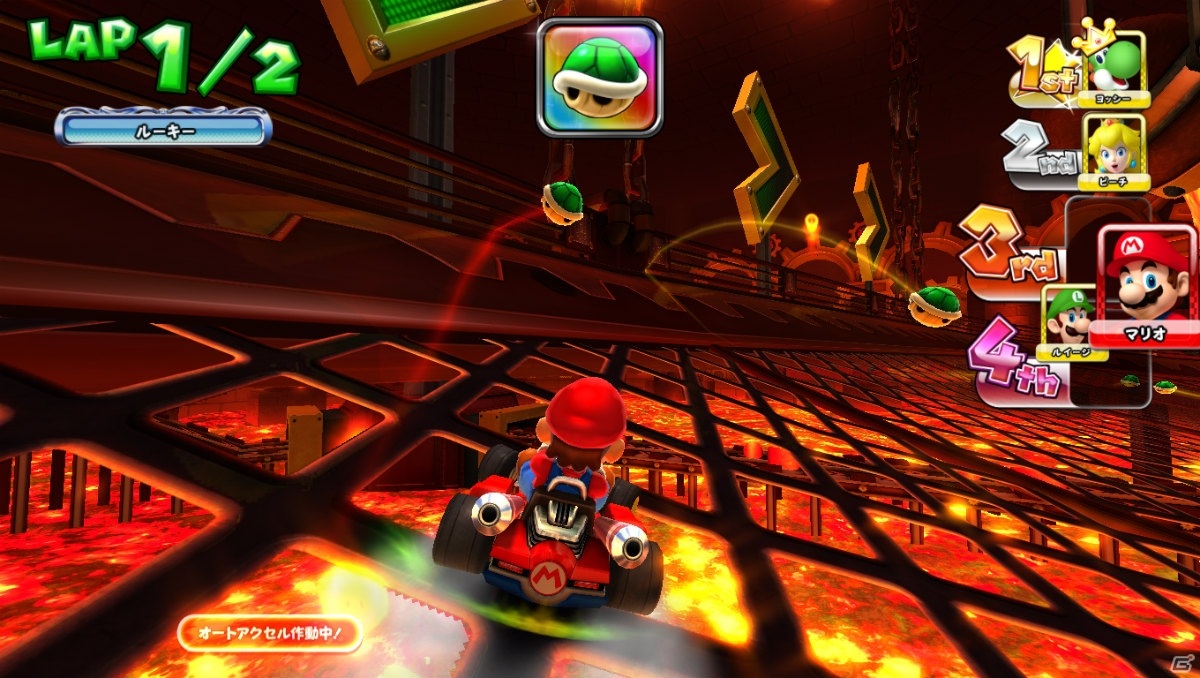Use the green shell item box
This screenshot has width=1200, height=678.
[600, 77]
